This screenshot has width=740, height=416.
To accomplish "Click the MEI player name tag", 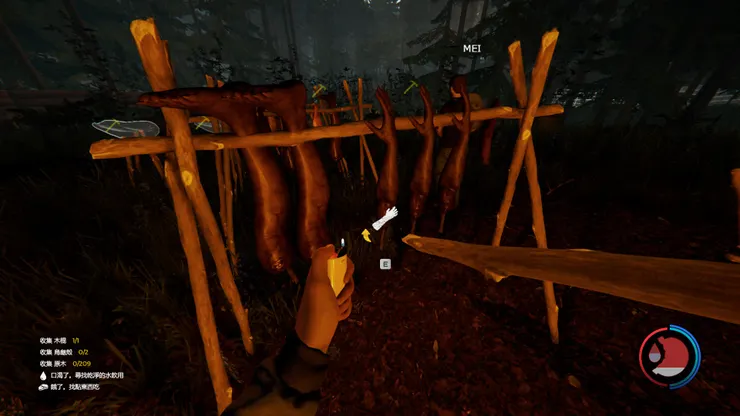I will (472, 48).
